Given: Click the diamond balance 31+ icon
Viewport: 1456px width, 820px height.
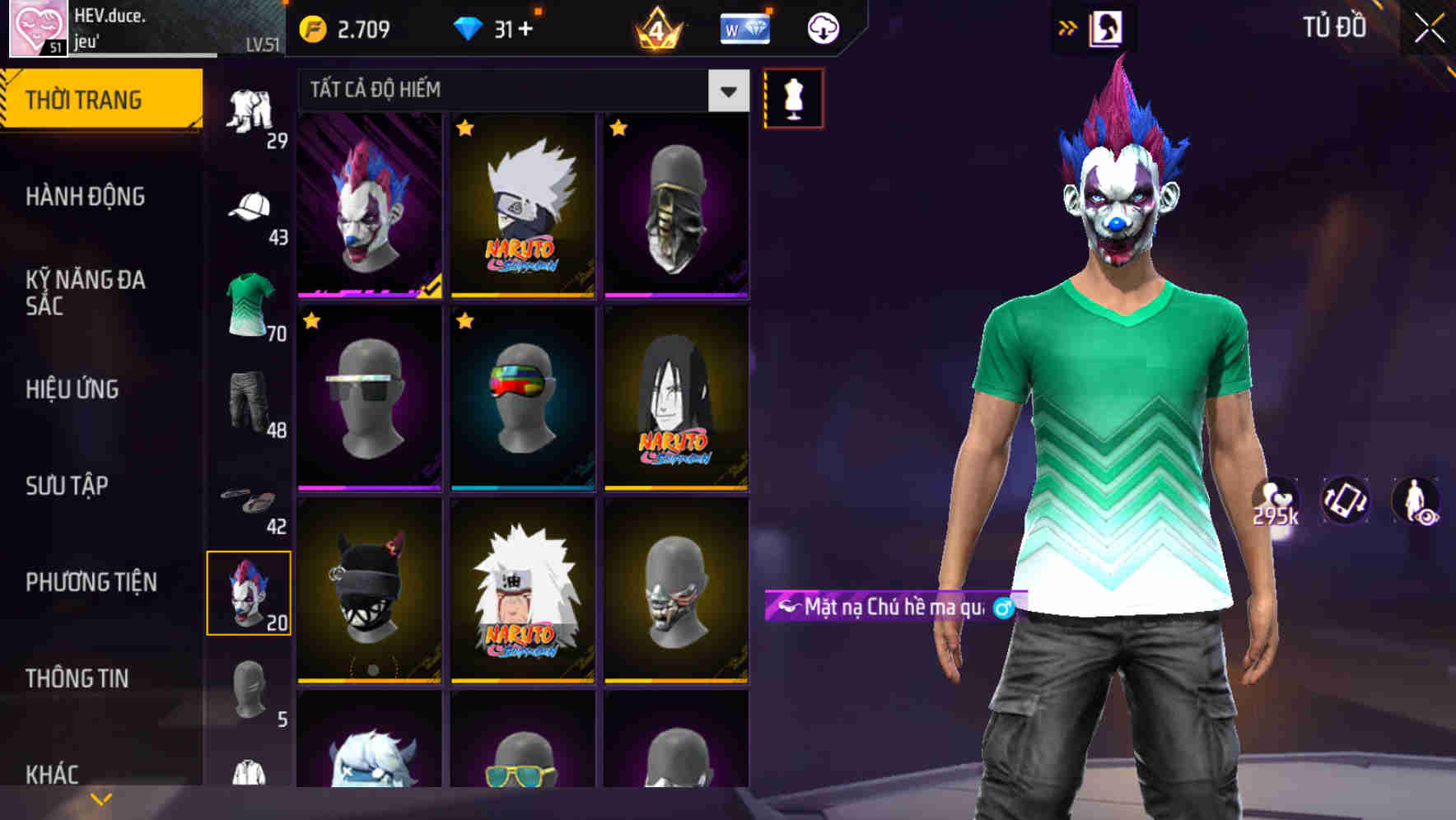Looking at the screenshot, I should point(470,27).
